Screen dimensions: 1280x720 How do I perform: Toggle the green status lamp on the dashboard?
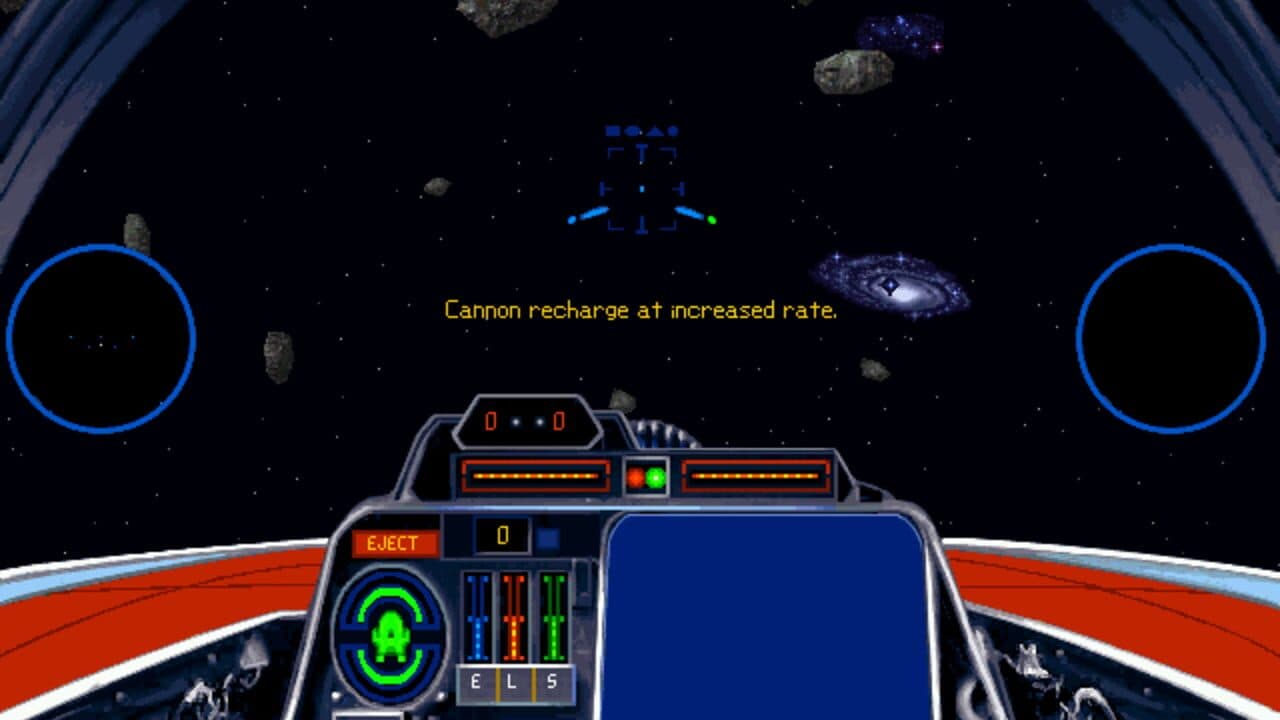pyautogui.click(x=655, y=477)
